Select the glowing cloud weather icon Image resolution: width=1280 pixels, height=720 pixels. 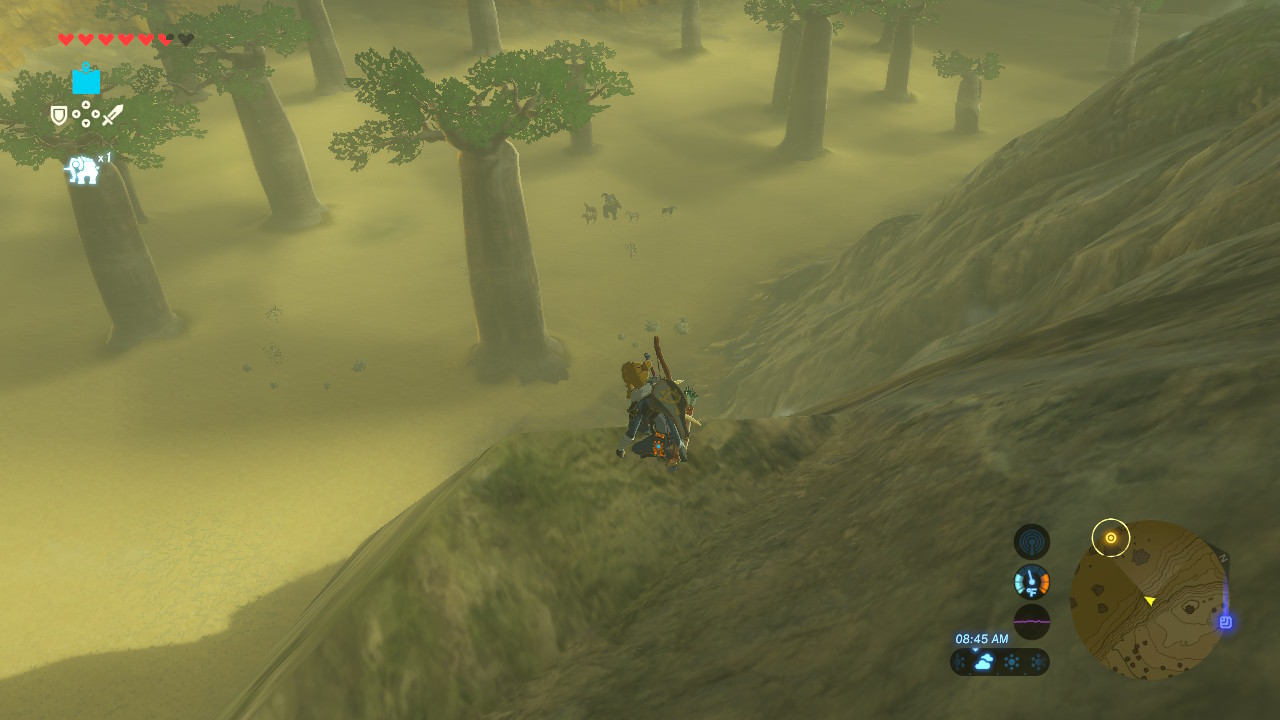pos(984,660)
